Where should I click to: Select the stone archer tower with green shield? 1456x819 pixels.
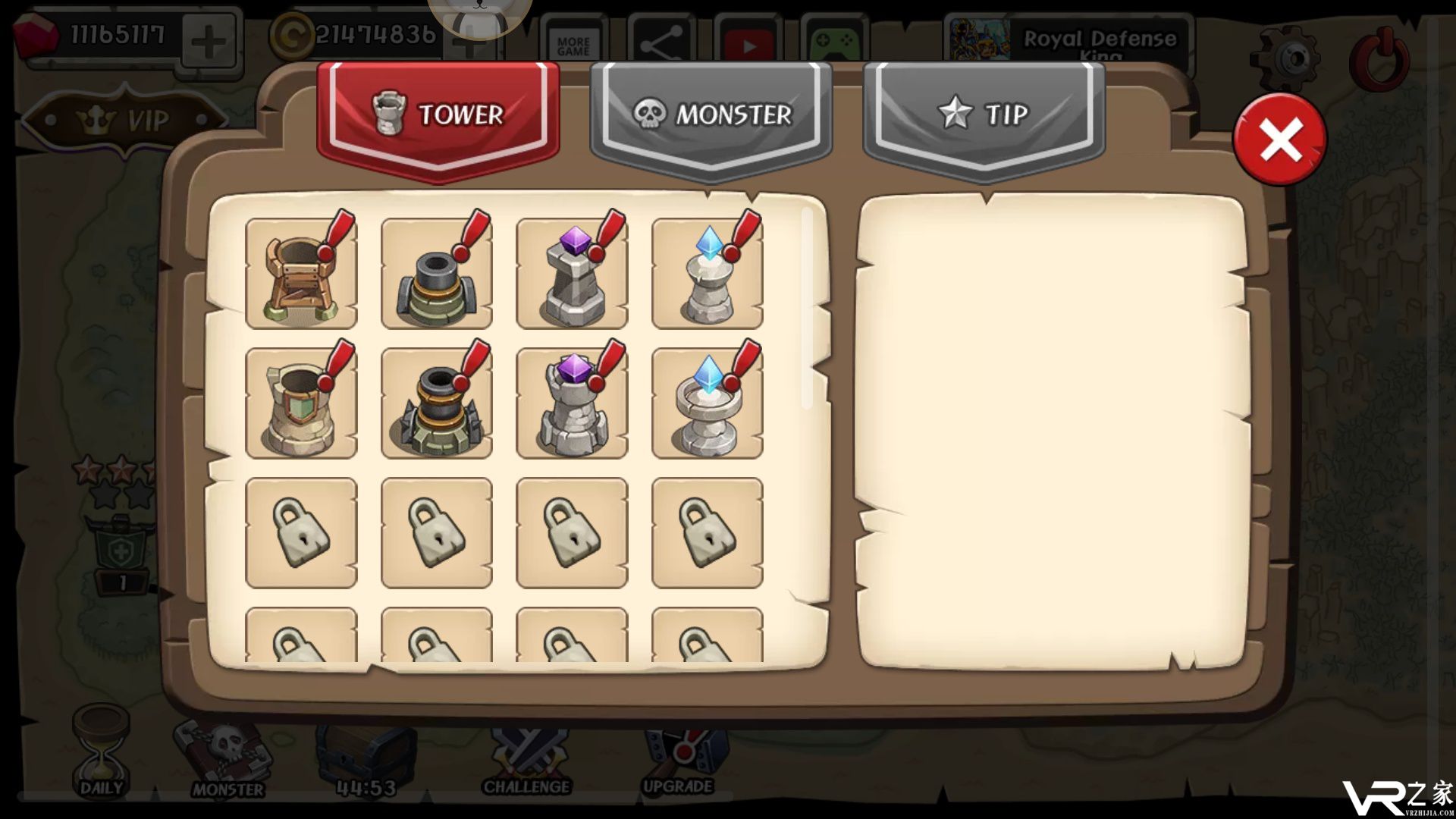[301, 403]
